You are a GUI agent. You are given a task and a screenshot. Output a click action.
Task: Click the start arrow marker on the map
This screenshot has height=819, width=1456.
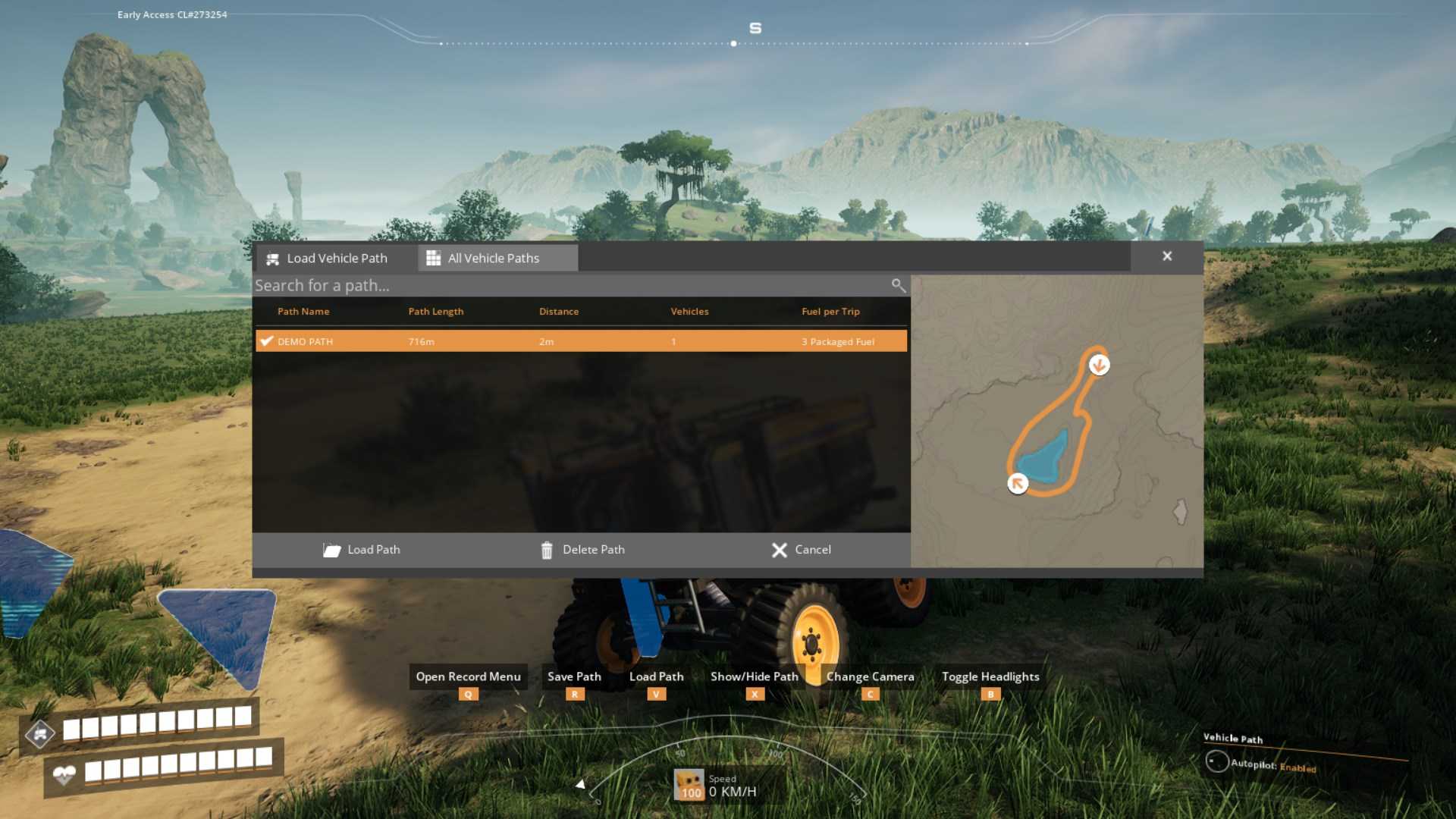[x=1018, y=483]
